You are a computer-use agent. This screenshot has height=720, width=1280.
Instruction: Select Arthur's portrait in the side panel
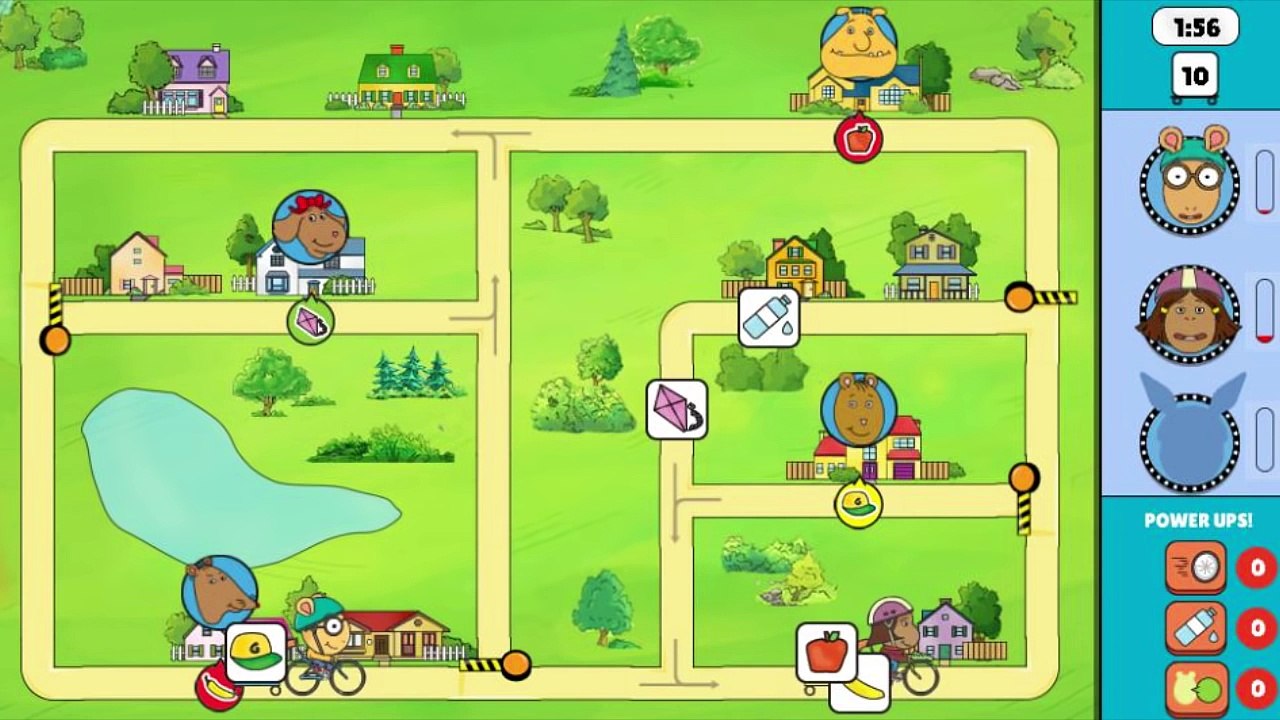1190,181
